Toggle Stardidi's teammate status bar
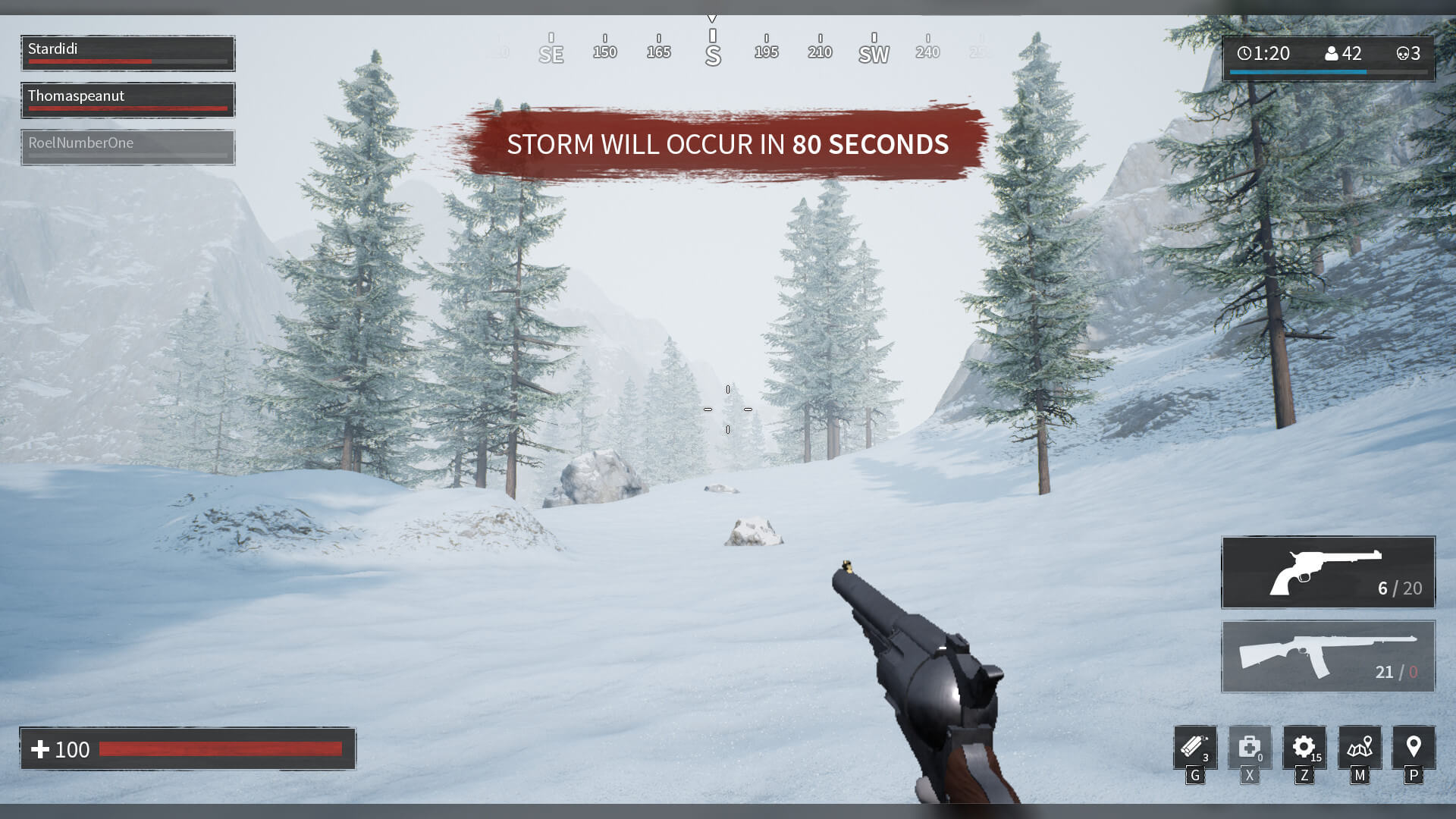The image size is (1456, 819). click(x=127, y=52)
